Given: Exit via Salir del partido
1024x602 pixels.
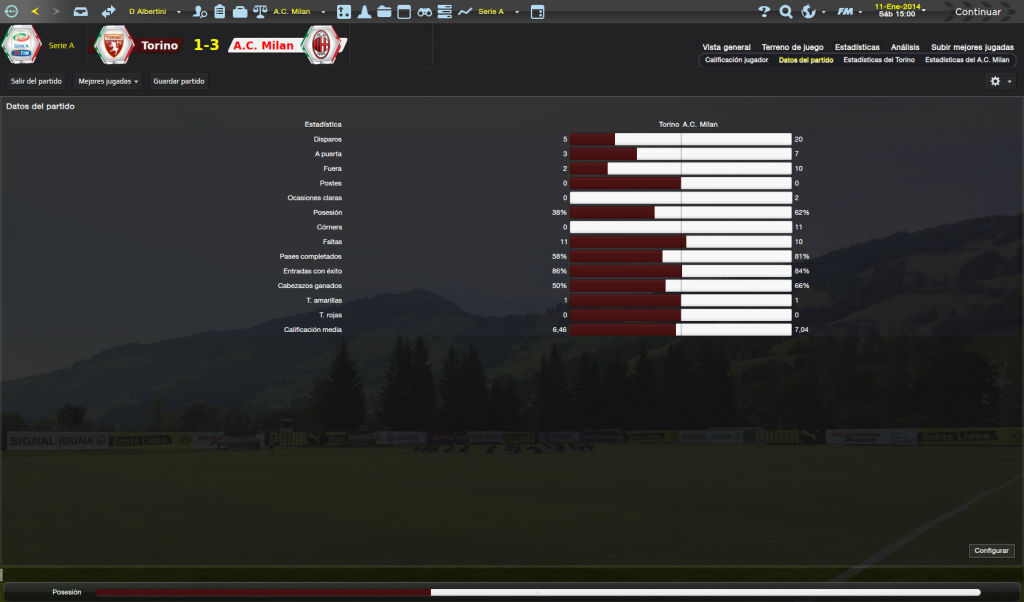Looking at the screenshot, I should 36,81.
